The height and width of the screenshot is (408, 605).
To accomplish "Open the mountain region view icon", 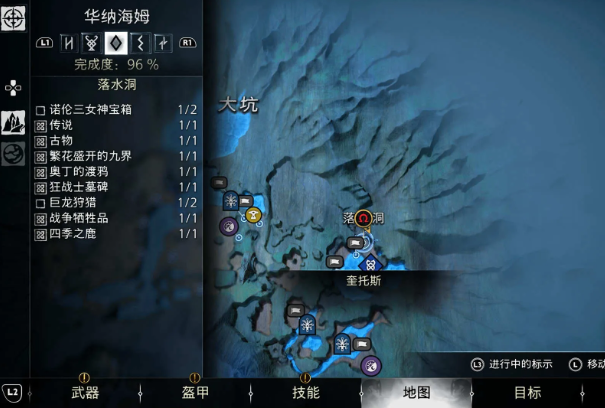I will [13, 122].
